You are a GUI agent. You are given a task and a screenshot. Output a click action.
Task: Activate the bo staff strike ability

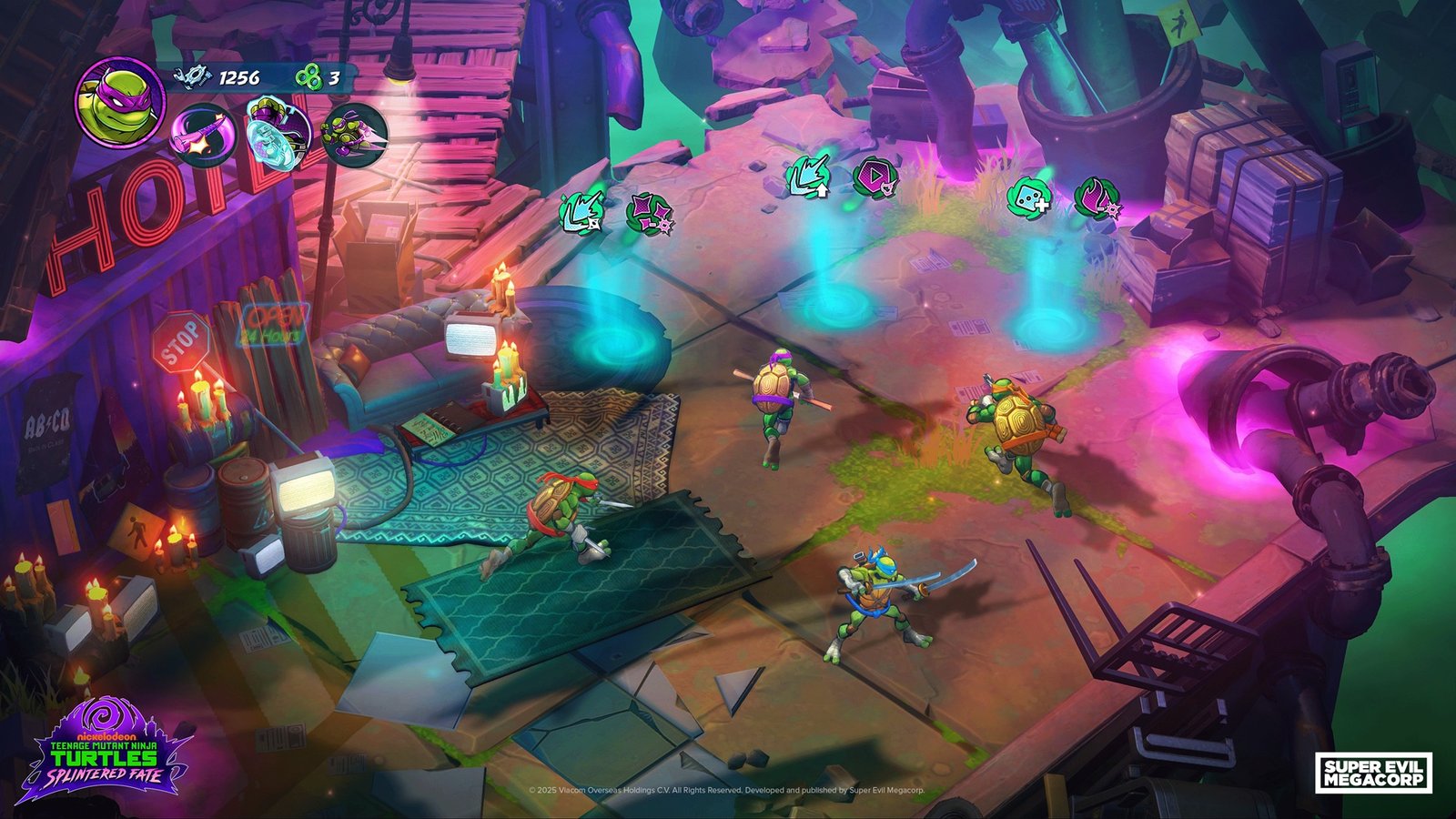tap(204, 135)
